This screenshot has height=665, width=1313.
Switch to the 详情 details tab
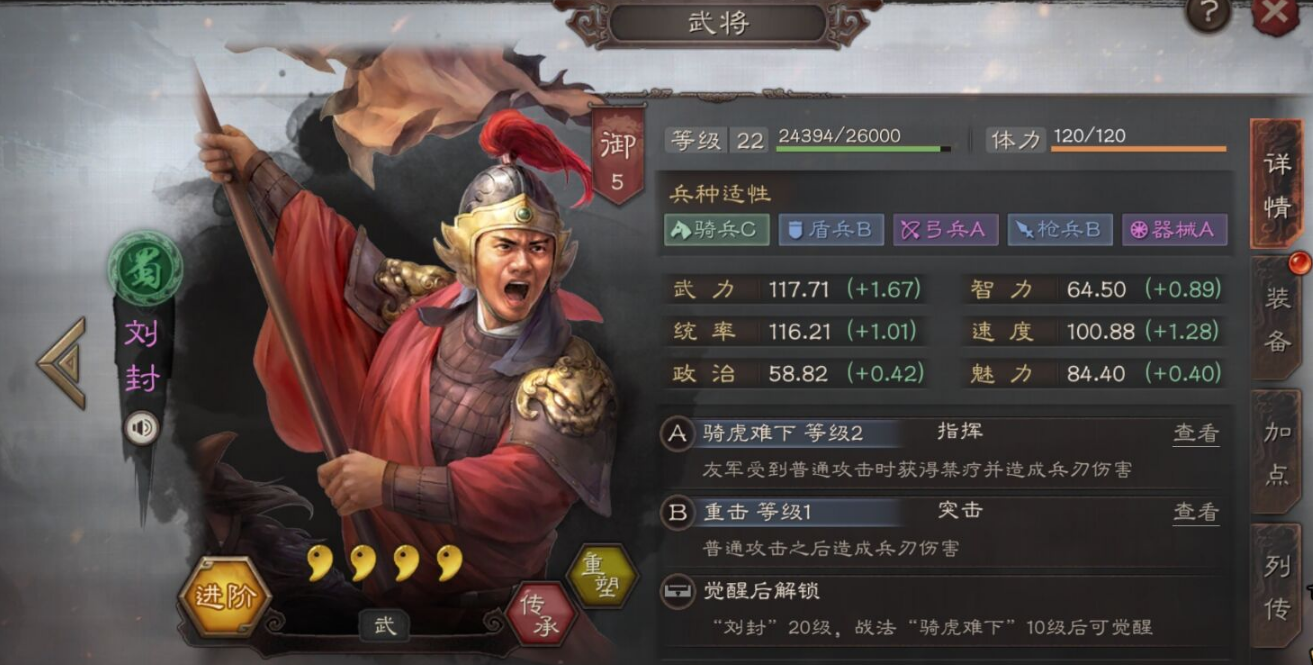[1276, 184]
